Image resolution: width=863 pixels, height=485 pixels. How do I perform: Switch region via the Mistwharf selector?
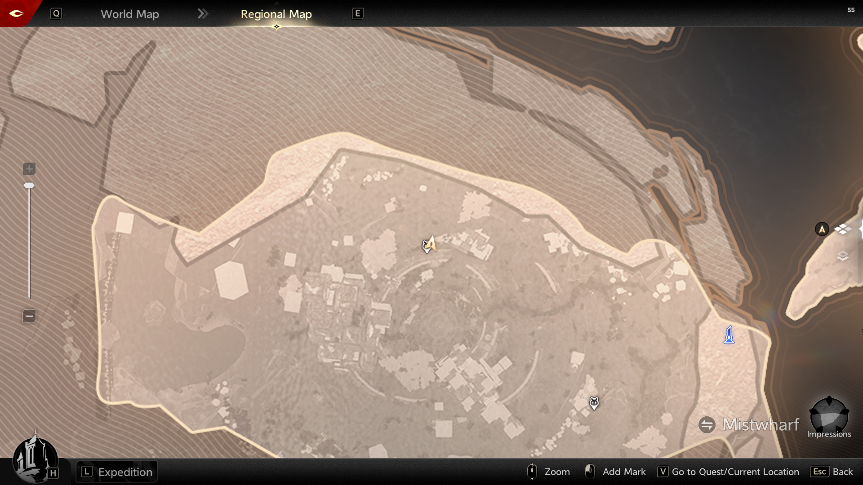click(750, 425)
